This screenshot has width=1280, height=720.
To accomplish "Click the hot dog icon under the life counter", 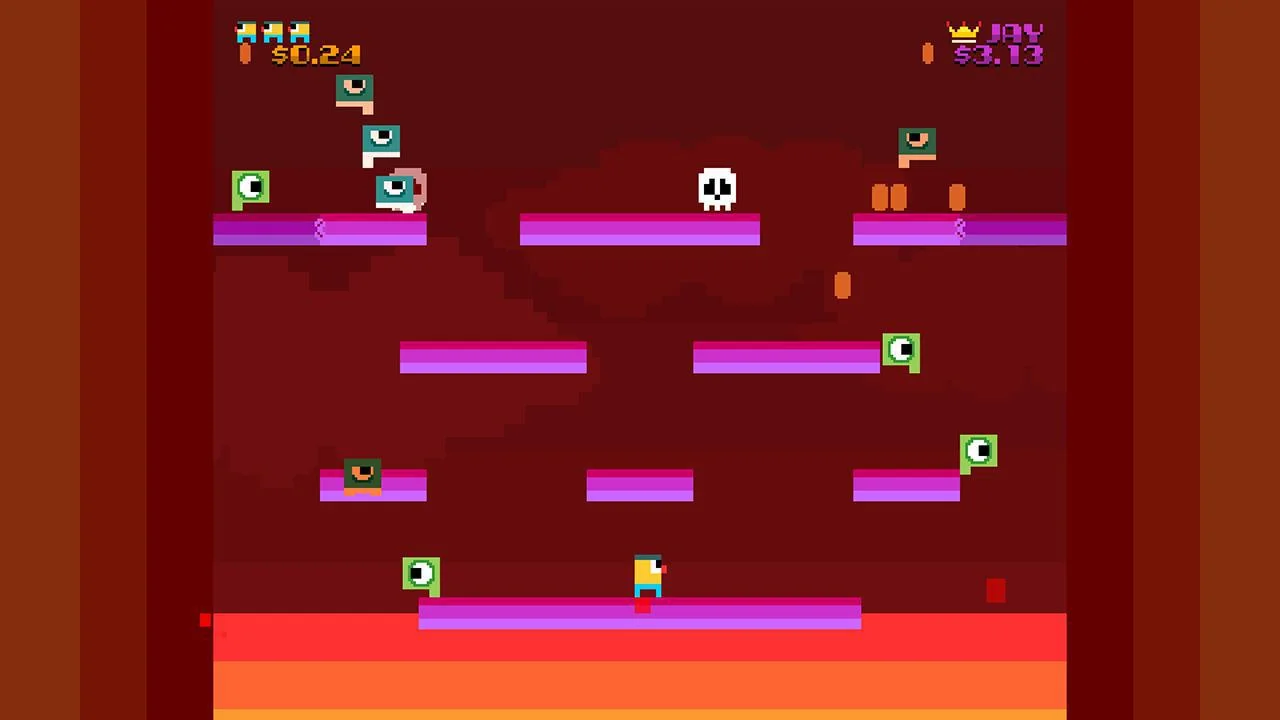I will click(245, 55).
